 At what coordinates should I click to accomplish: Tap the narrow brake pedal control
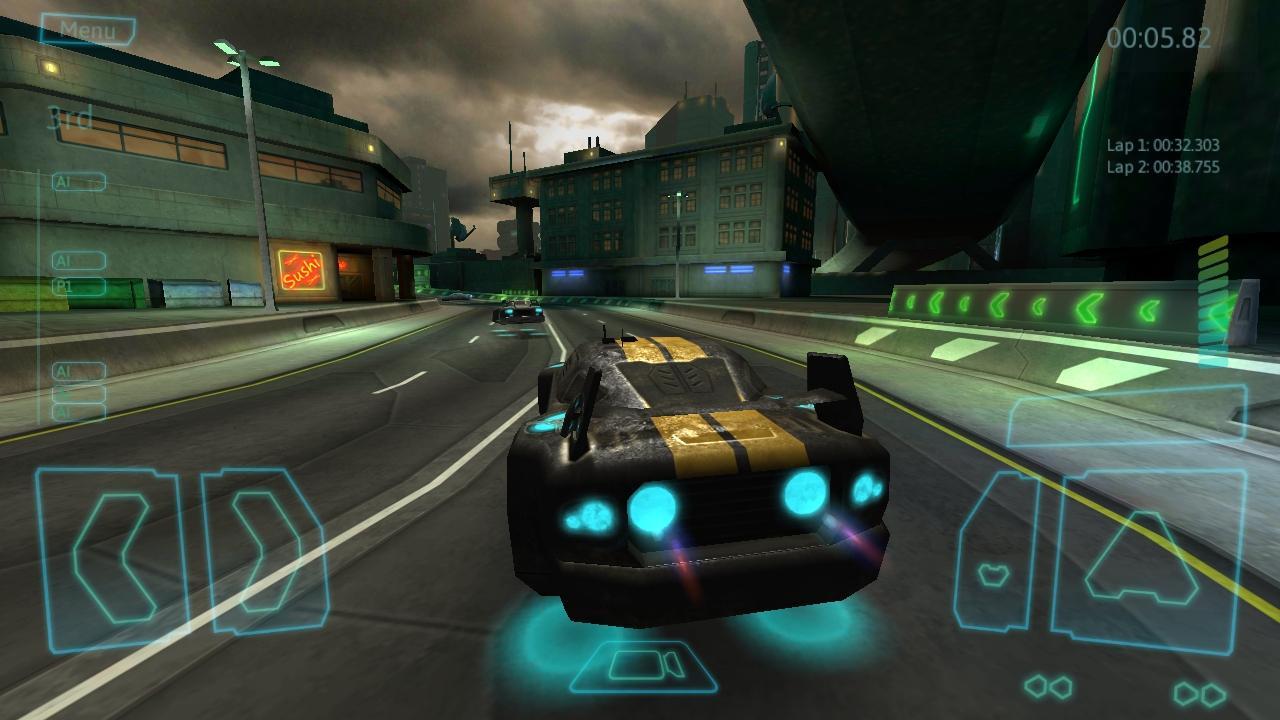[x=995, y=553]
